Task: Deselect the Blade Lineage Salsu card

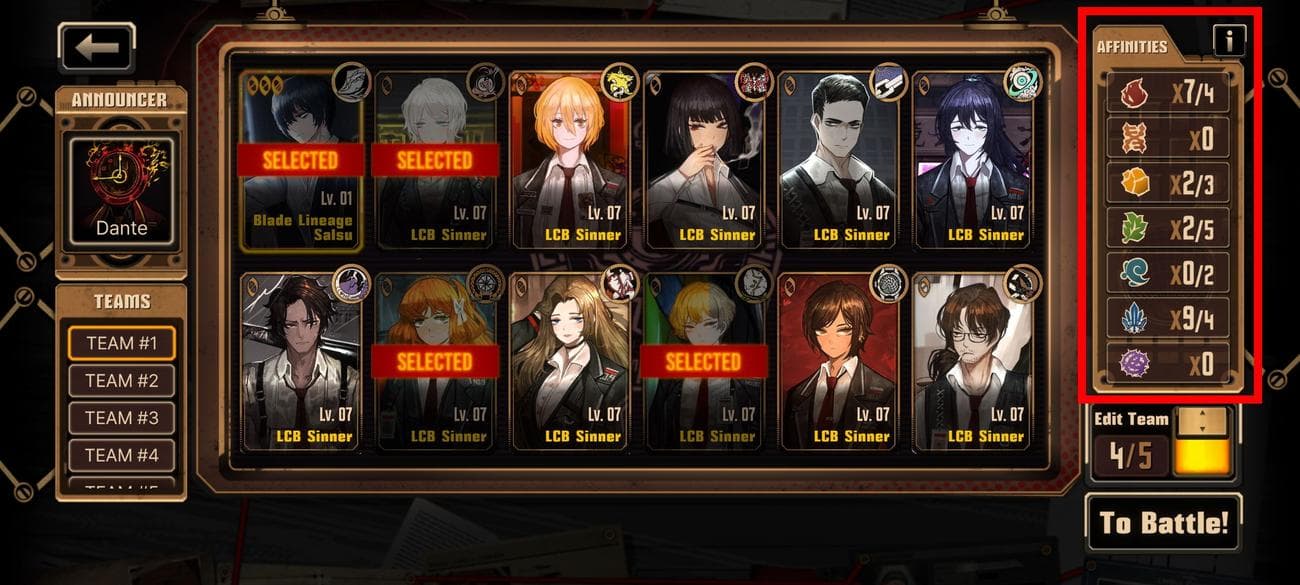Action: [x=301, y=160]
